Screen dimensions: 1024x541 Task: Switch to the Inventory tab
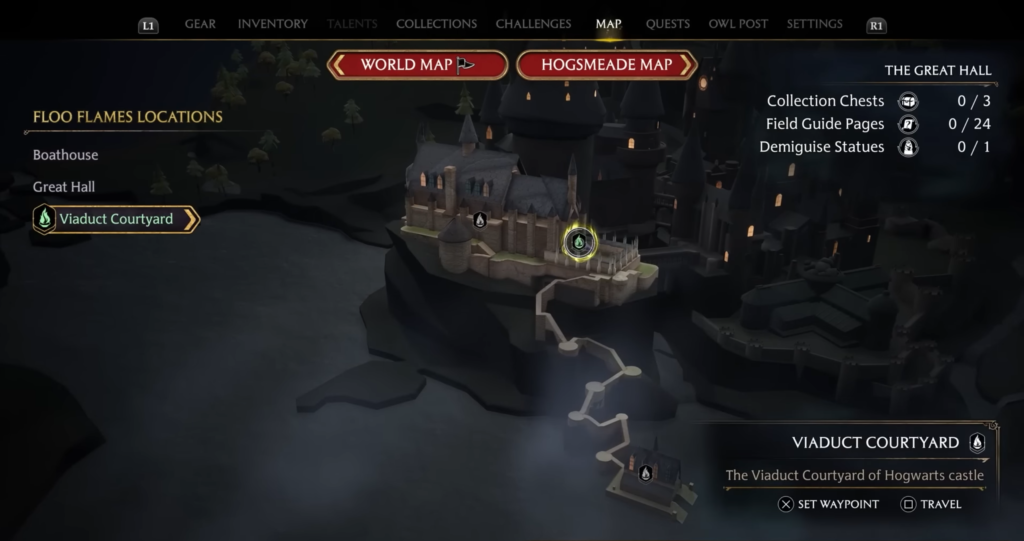pyautogui.click(x=272, y=24)
